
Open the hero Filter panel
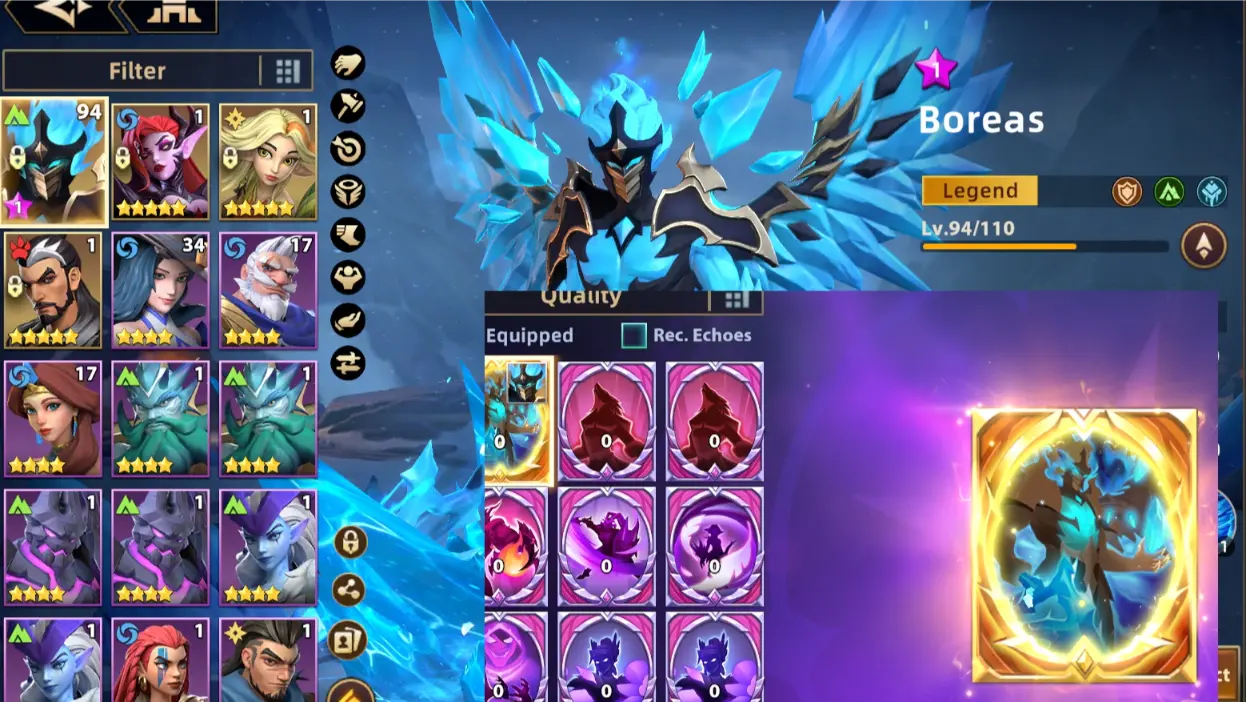tap(136, 71)
